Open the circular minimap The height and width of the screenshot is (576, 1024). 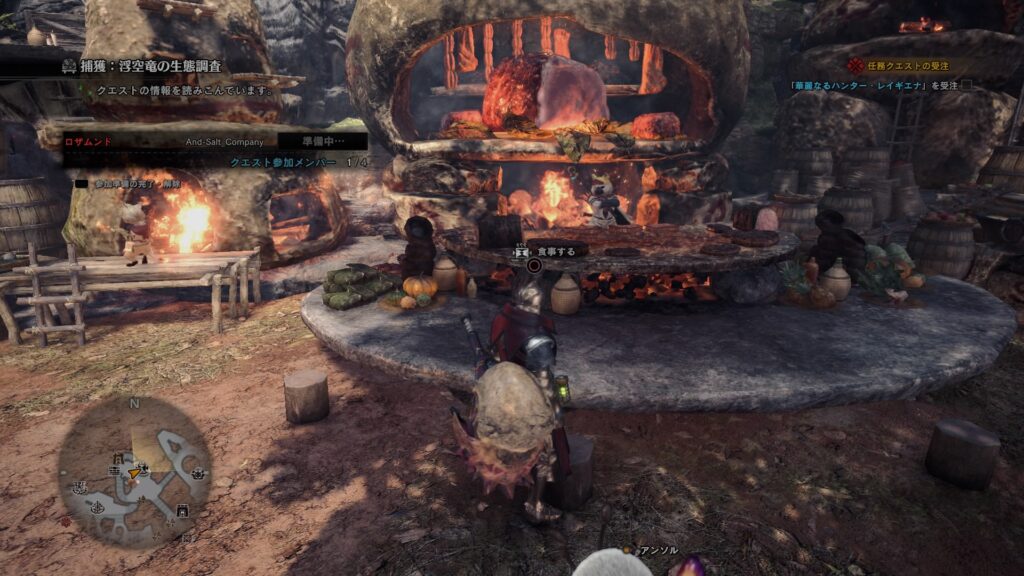[x=134, y=471]
